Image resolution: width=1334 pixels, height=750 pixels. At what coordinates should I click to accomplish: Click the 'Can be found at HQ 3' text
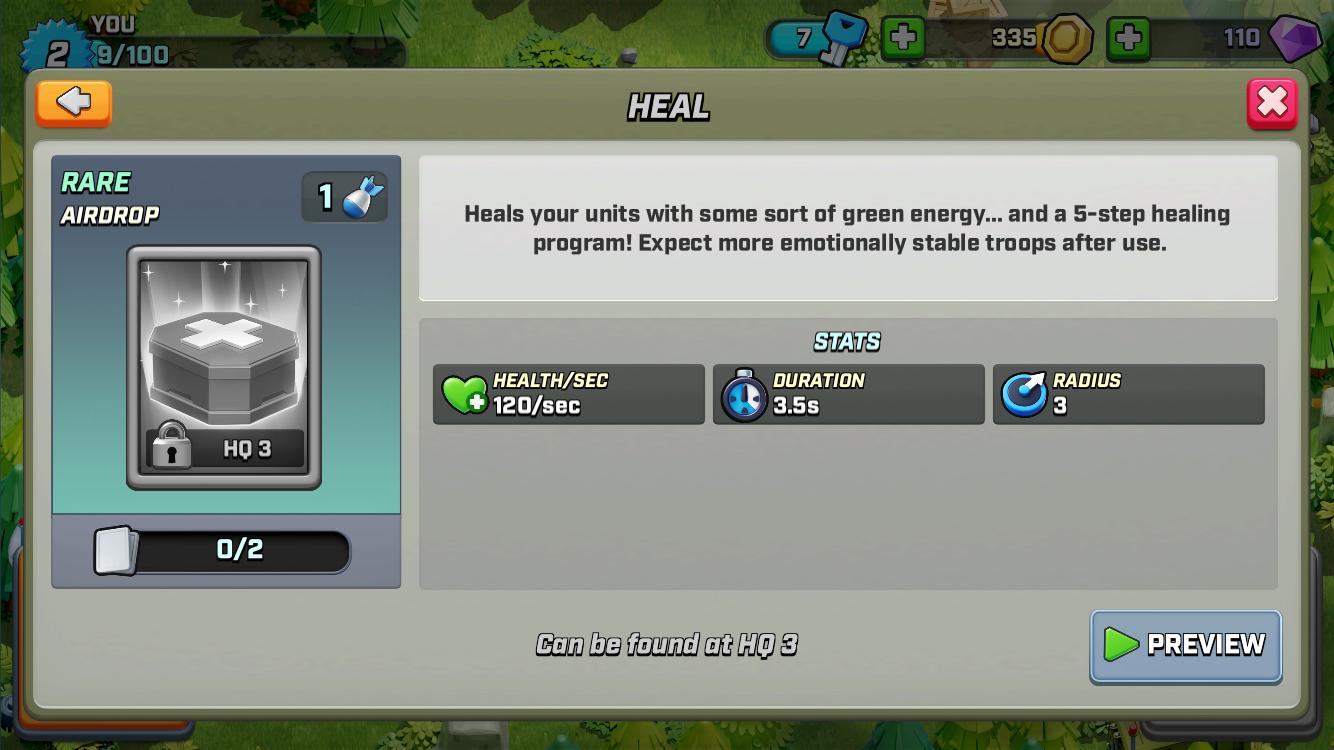click(x=667, y=645)
